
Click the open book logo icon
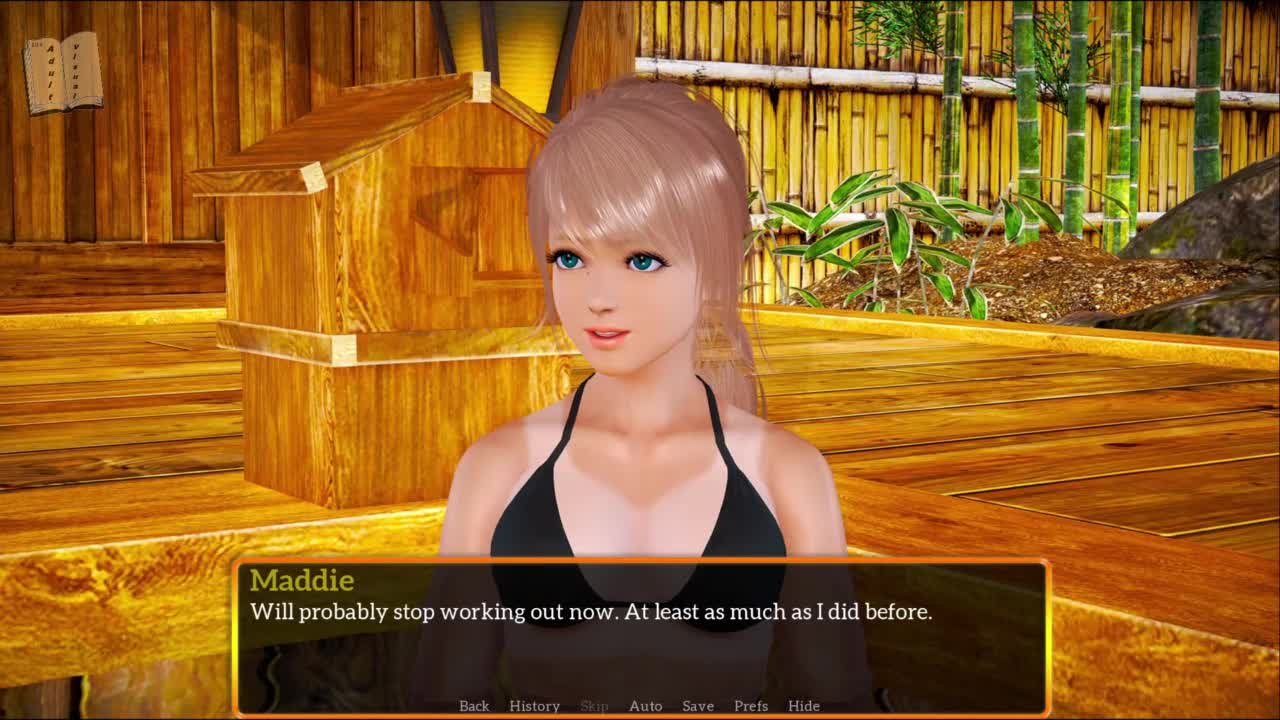click(x=64, y=72)
